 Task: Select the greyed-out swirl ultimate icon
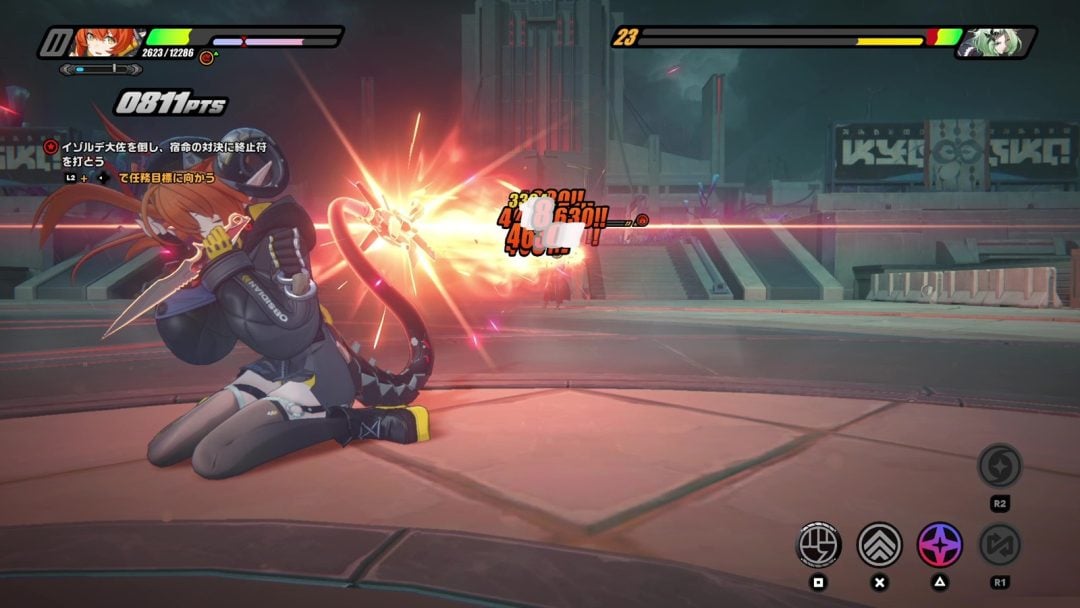point(998,465)
